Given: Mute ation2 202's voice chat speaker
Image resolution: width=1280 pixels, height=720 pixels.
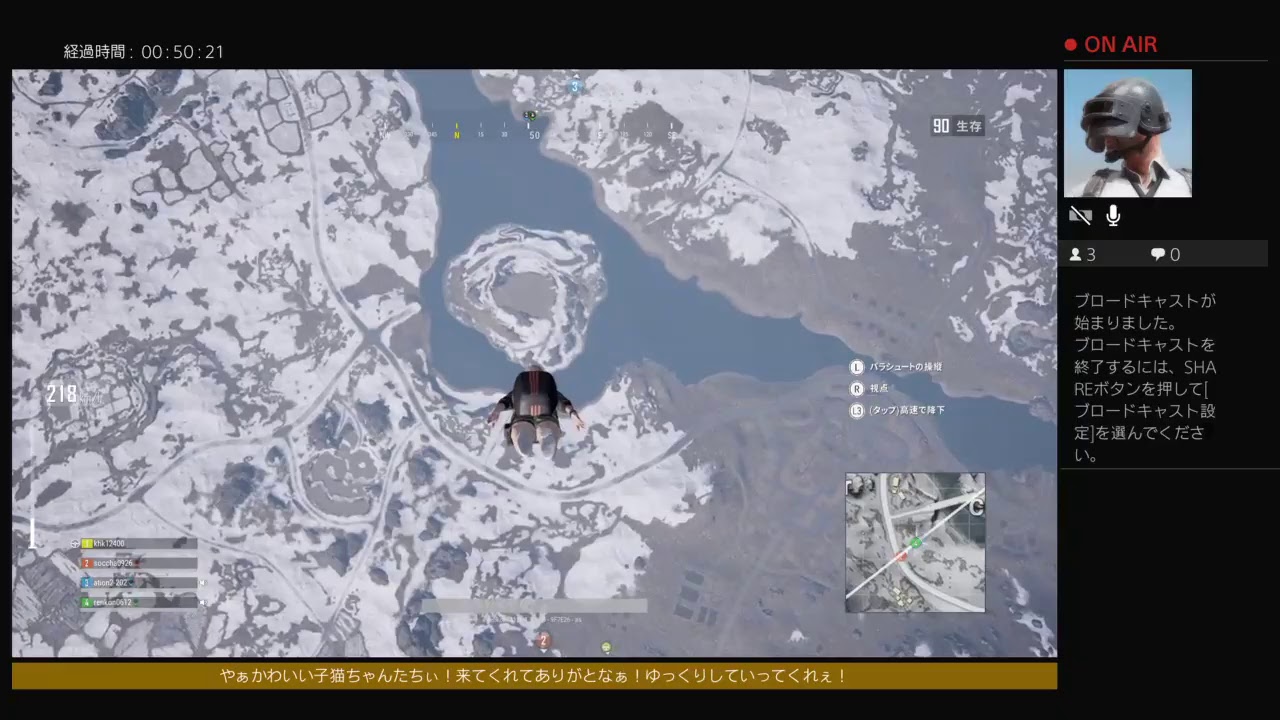Looking at the screenshot, I should point(203,582).
